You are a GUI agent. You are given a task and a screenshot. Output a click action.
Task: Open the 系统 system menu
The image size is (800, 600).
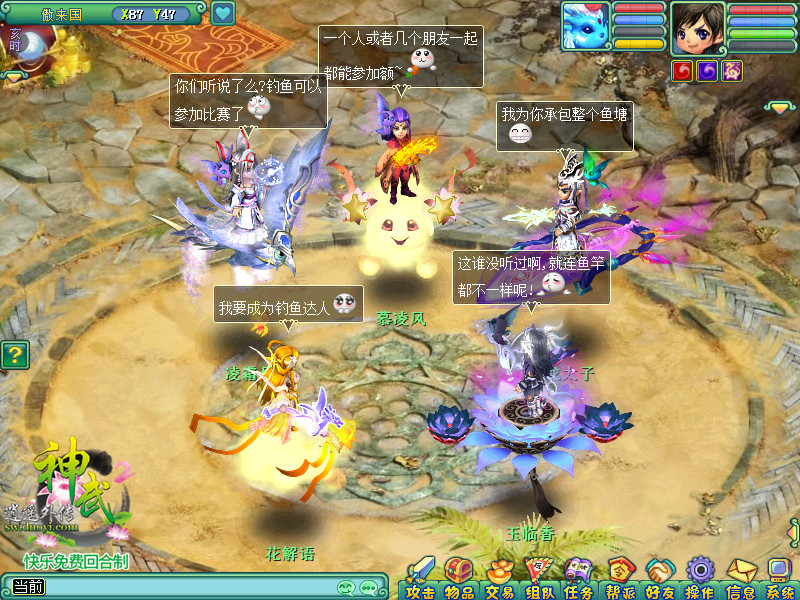point(779,577)
